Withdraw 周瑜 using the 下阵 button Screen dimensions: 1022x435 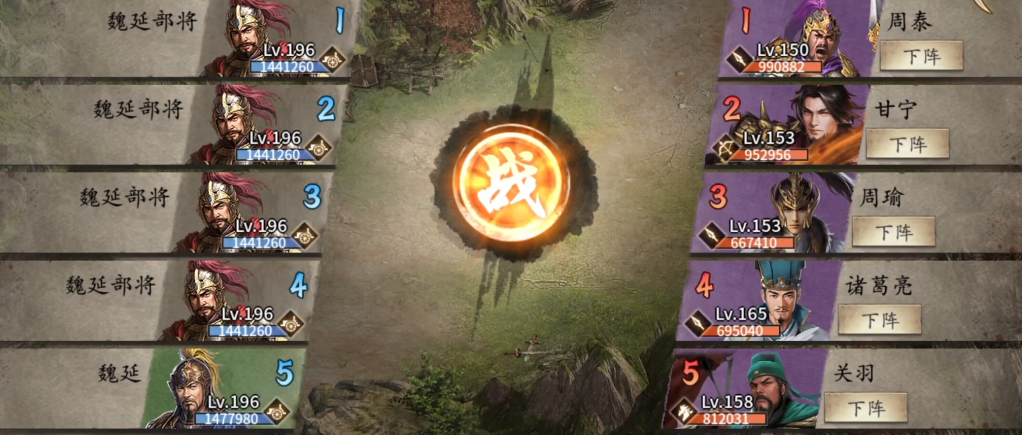coord(893,231)
